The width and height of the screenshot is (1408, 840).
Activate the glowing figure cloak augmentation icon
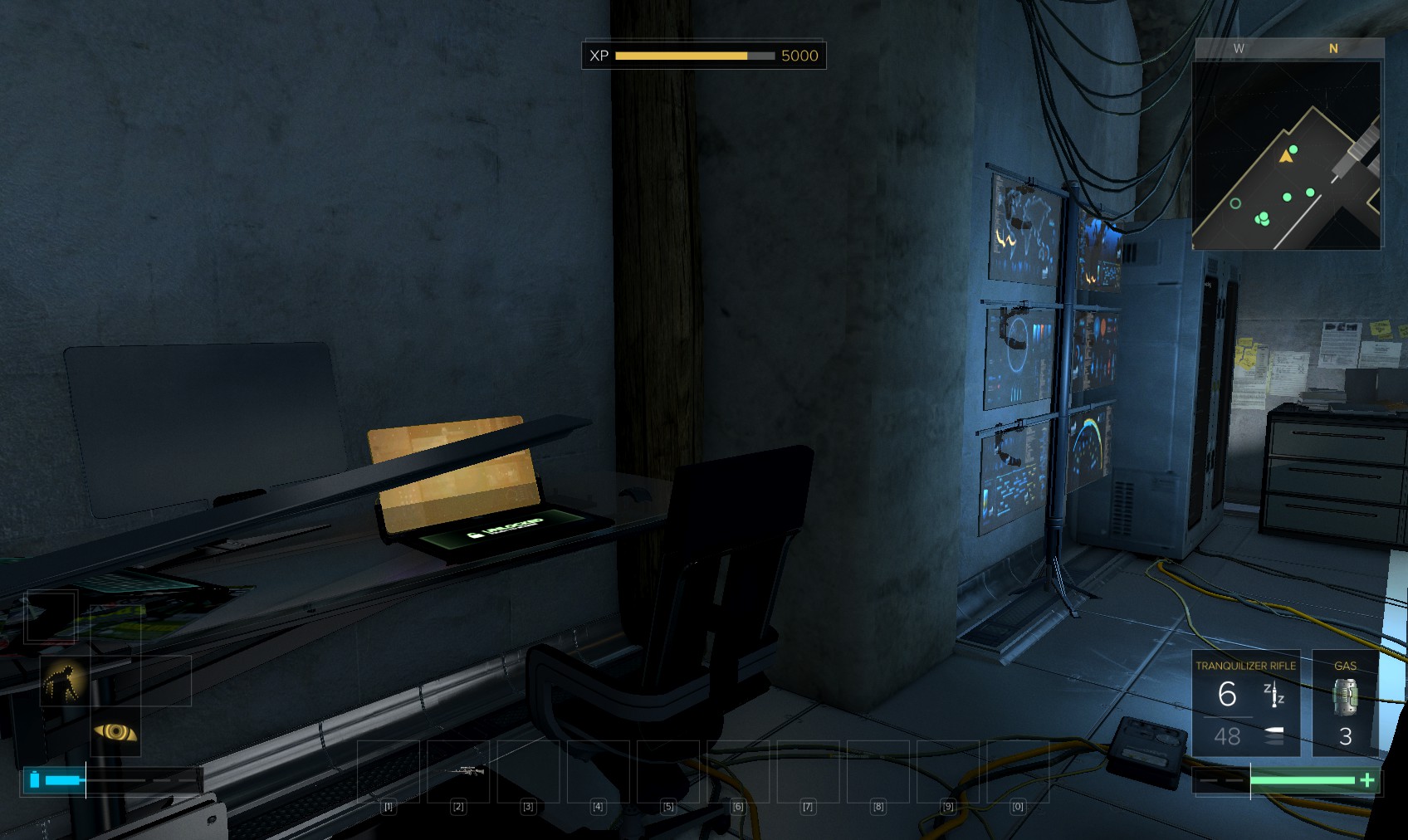65,681
